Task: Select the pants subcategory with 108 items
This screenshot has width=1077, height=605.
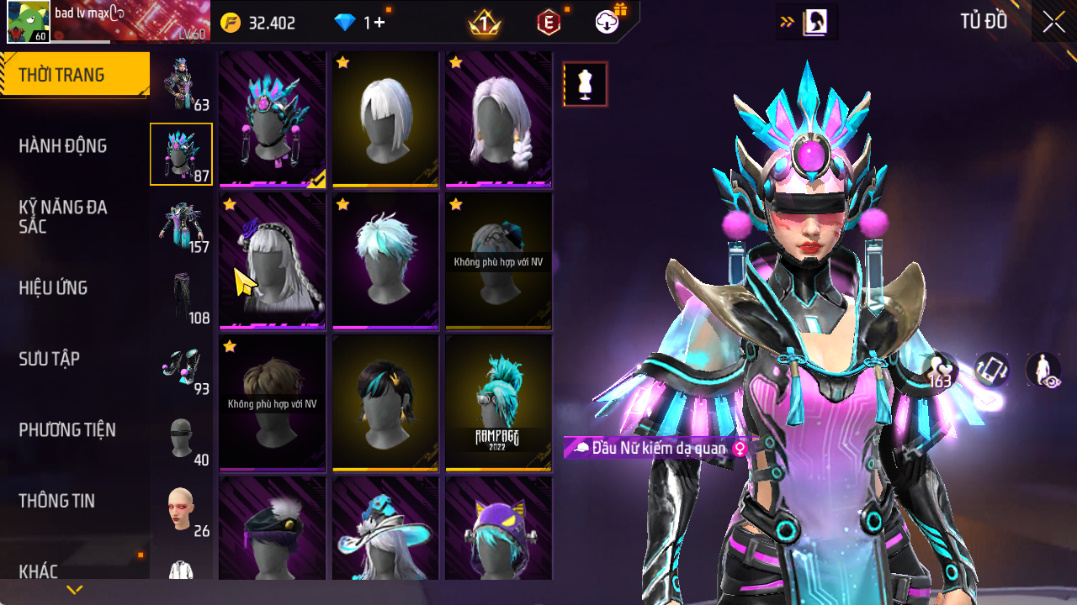Action: (x=182, y=298)
